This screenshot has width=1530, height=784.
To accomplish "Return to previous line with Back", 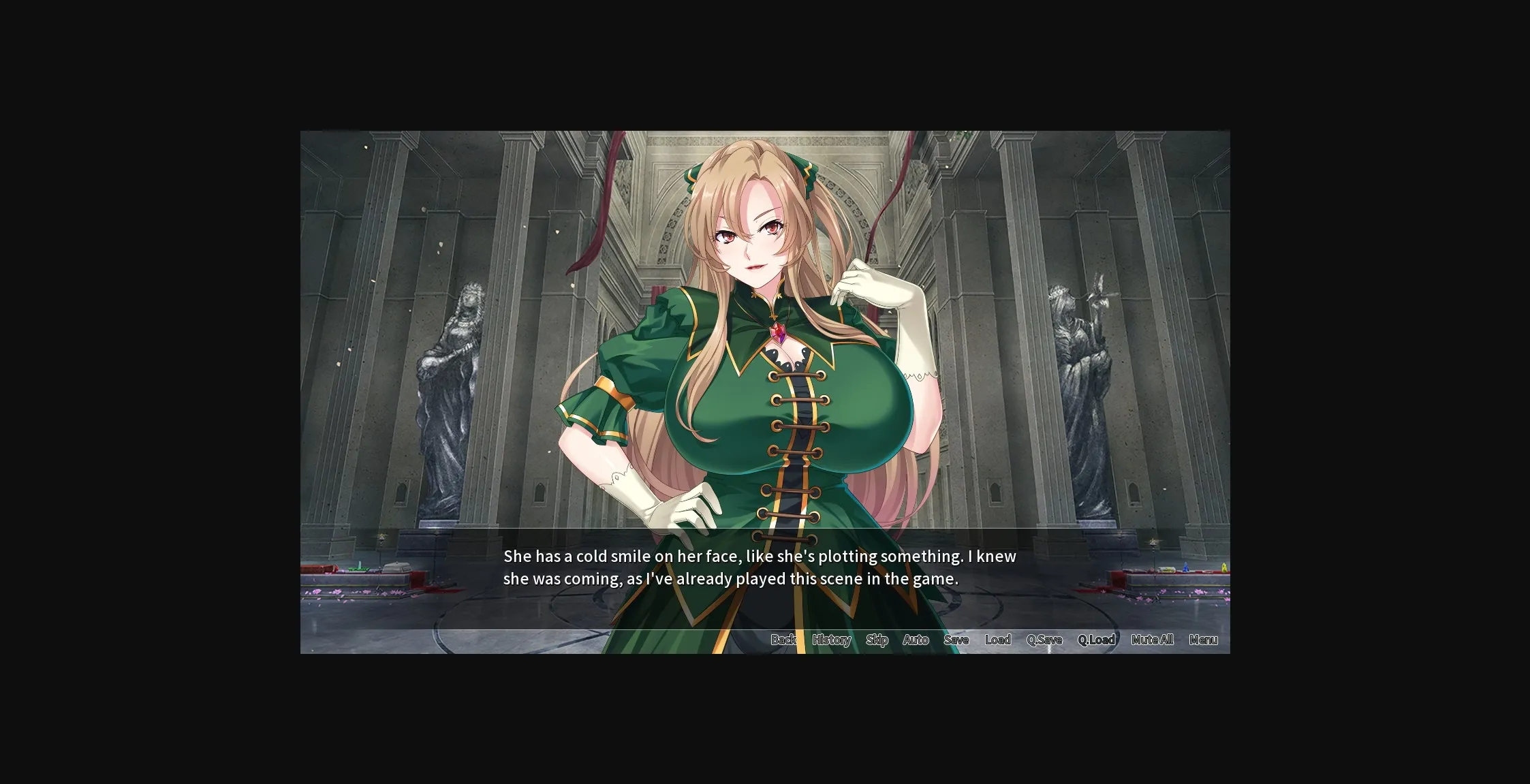I will pyautogui.click(x=784, y=640).
